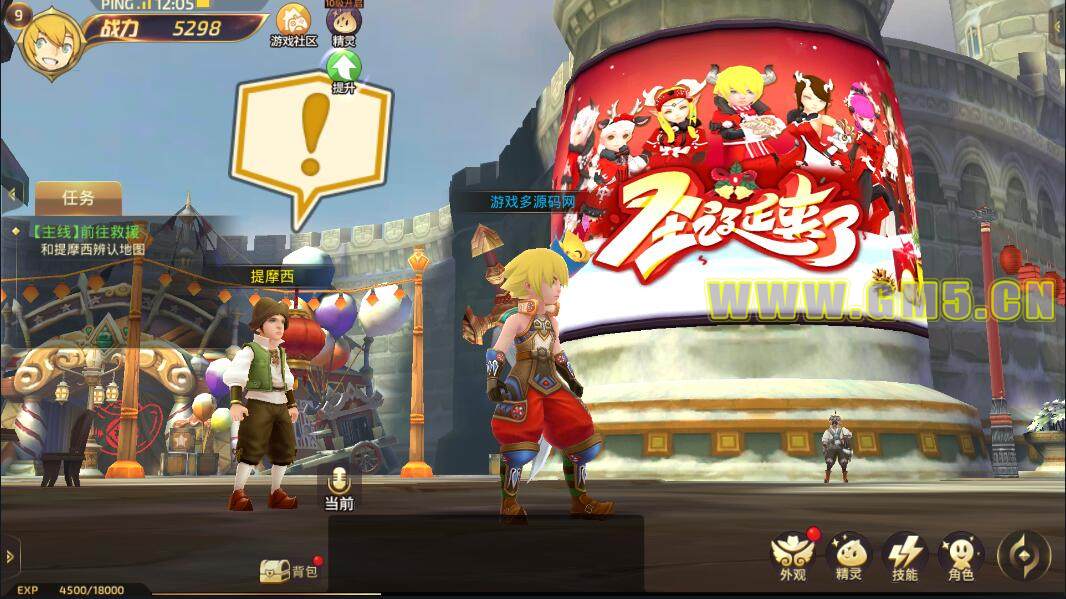Open the 外观 appearance menu
This screenshot has height=599, width=1066.
(792, 555)
